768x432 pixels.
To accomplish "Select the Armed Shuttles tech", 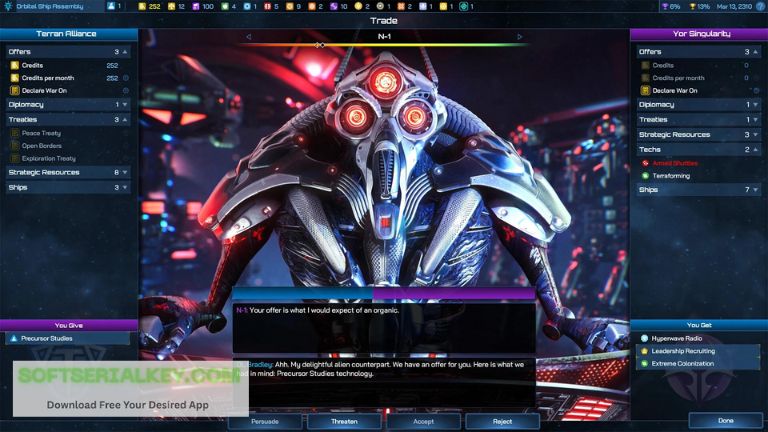I will pyautogui.click(x=676, y=162).
